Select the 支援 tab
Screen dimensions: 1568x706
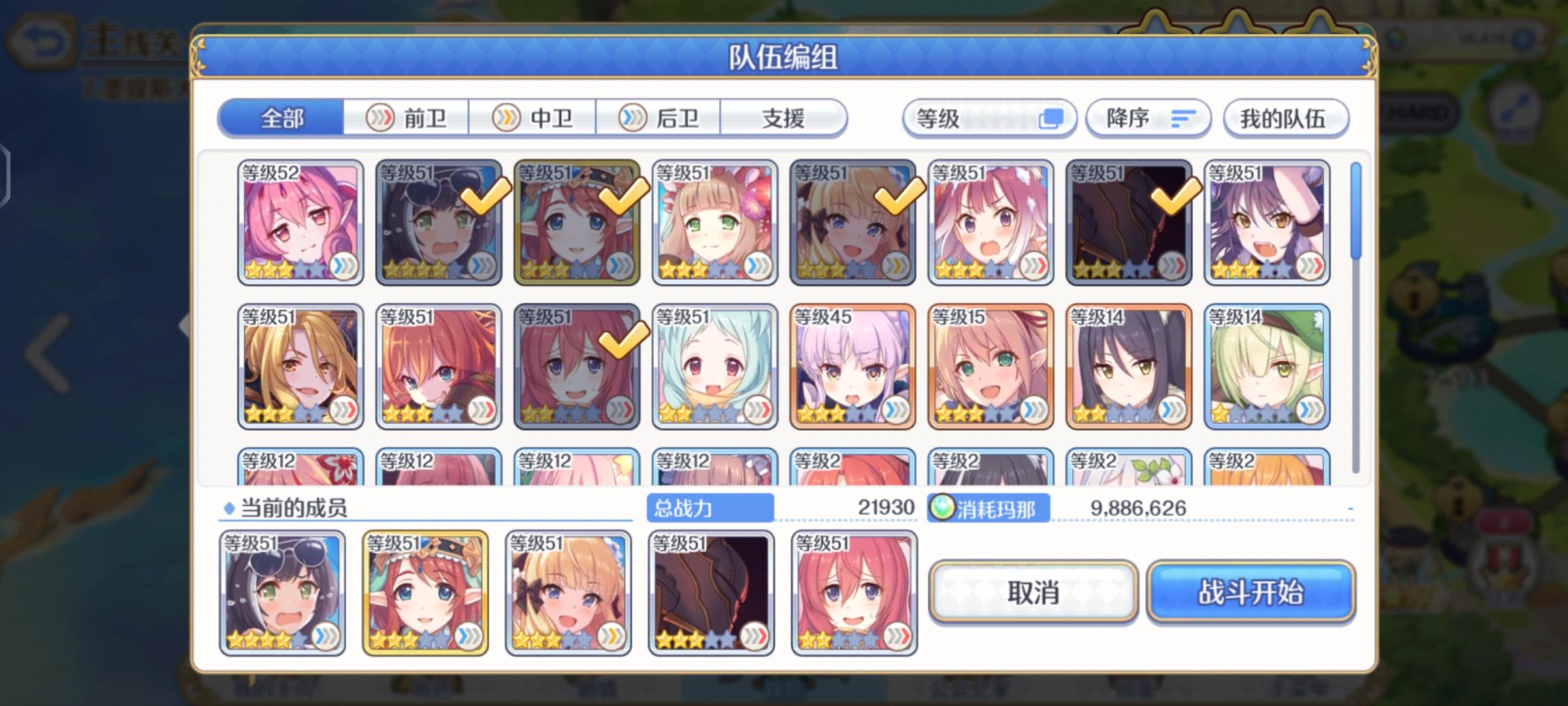tap(784, 118)
